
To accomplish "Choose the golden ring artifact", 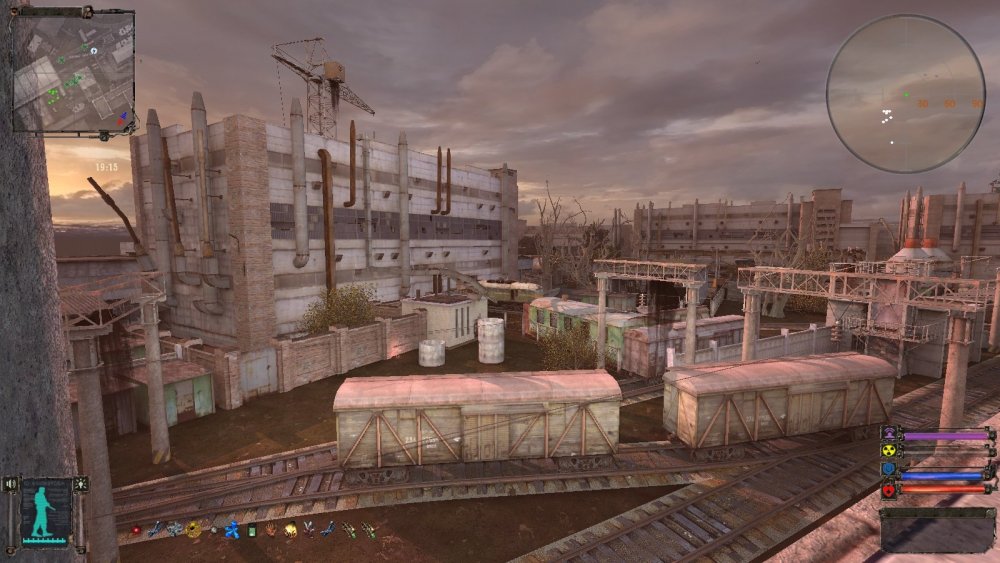I will point(194,529).
